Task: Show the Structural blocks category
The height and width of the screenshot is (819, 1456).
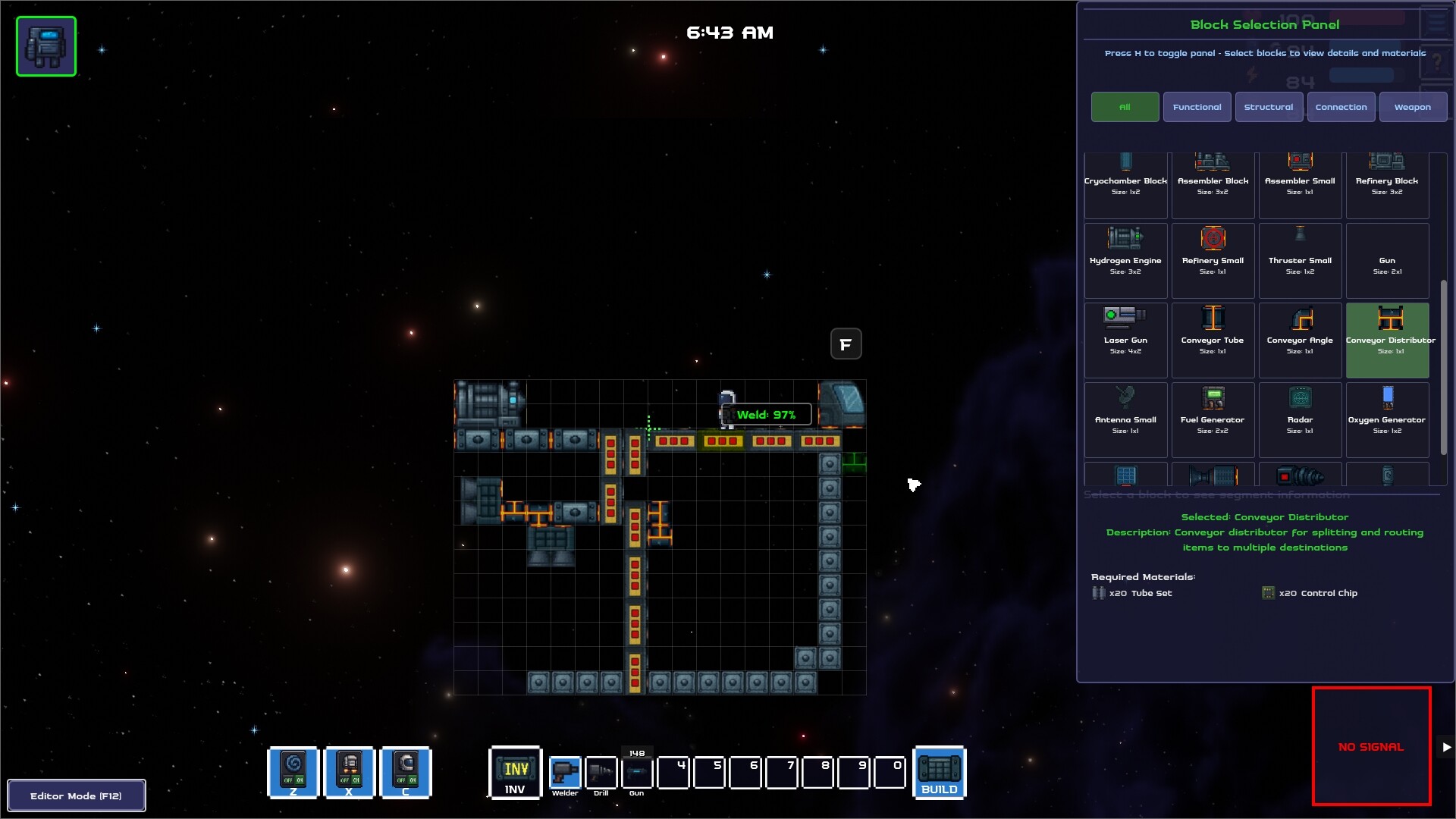Action: click(x=1268, y=107)
